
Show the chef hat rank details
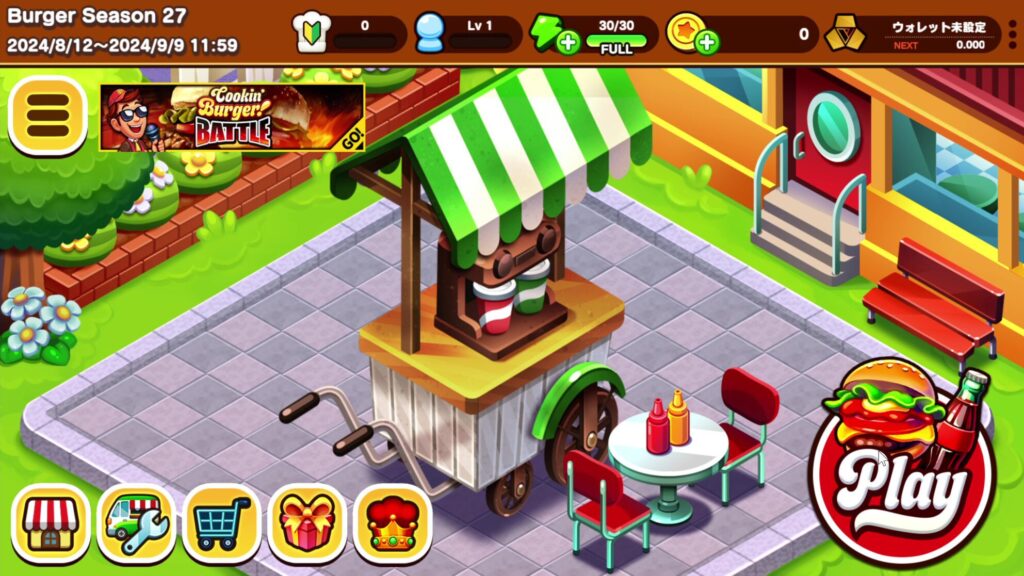(311, 34)
